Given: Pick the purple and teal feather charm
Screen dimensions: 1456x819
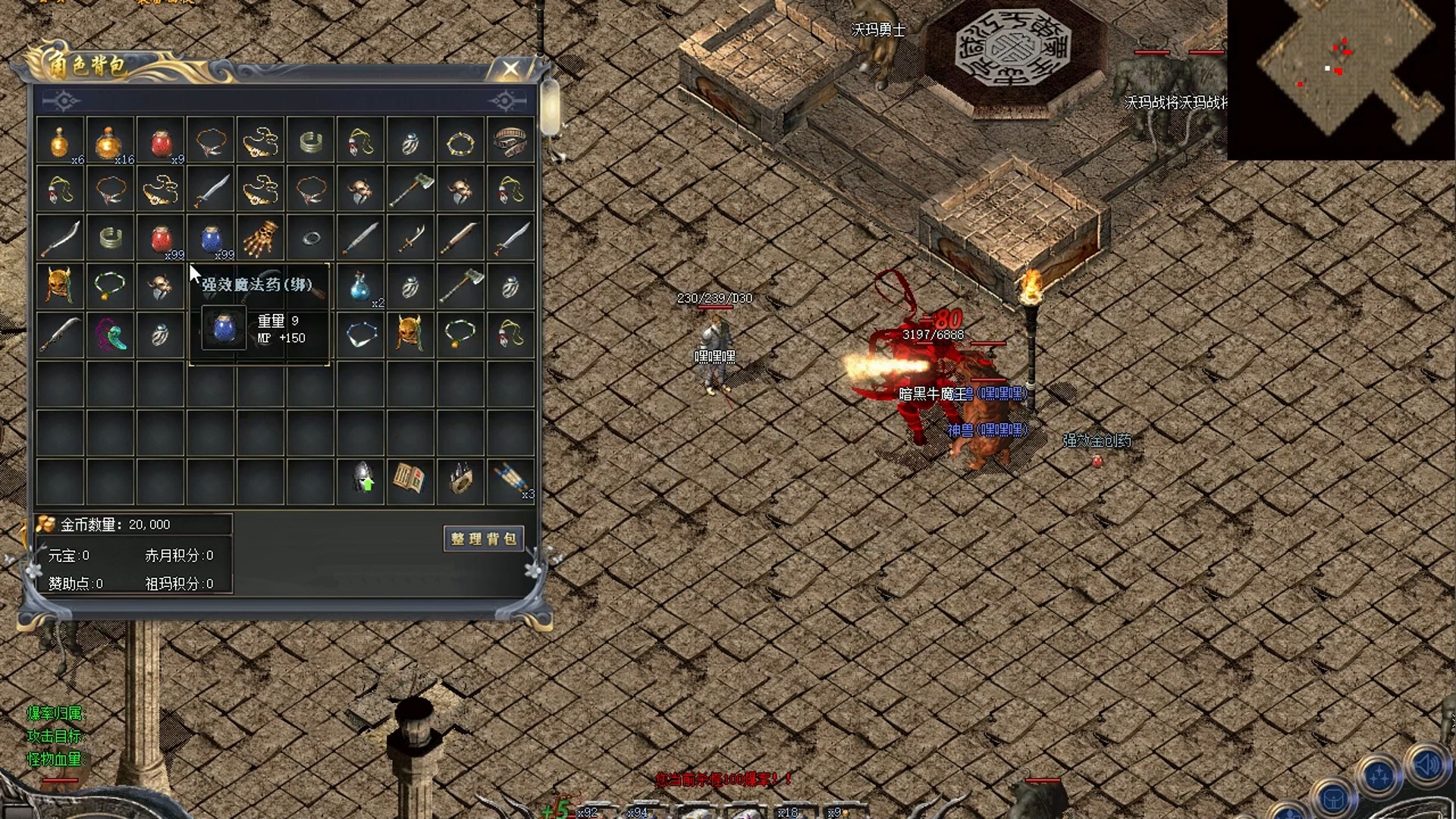Looking at the screenshot, I should pyautogui.click(x=111, y=334).
